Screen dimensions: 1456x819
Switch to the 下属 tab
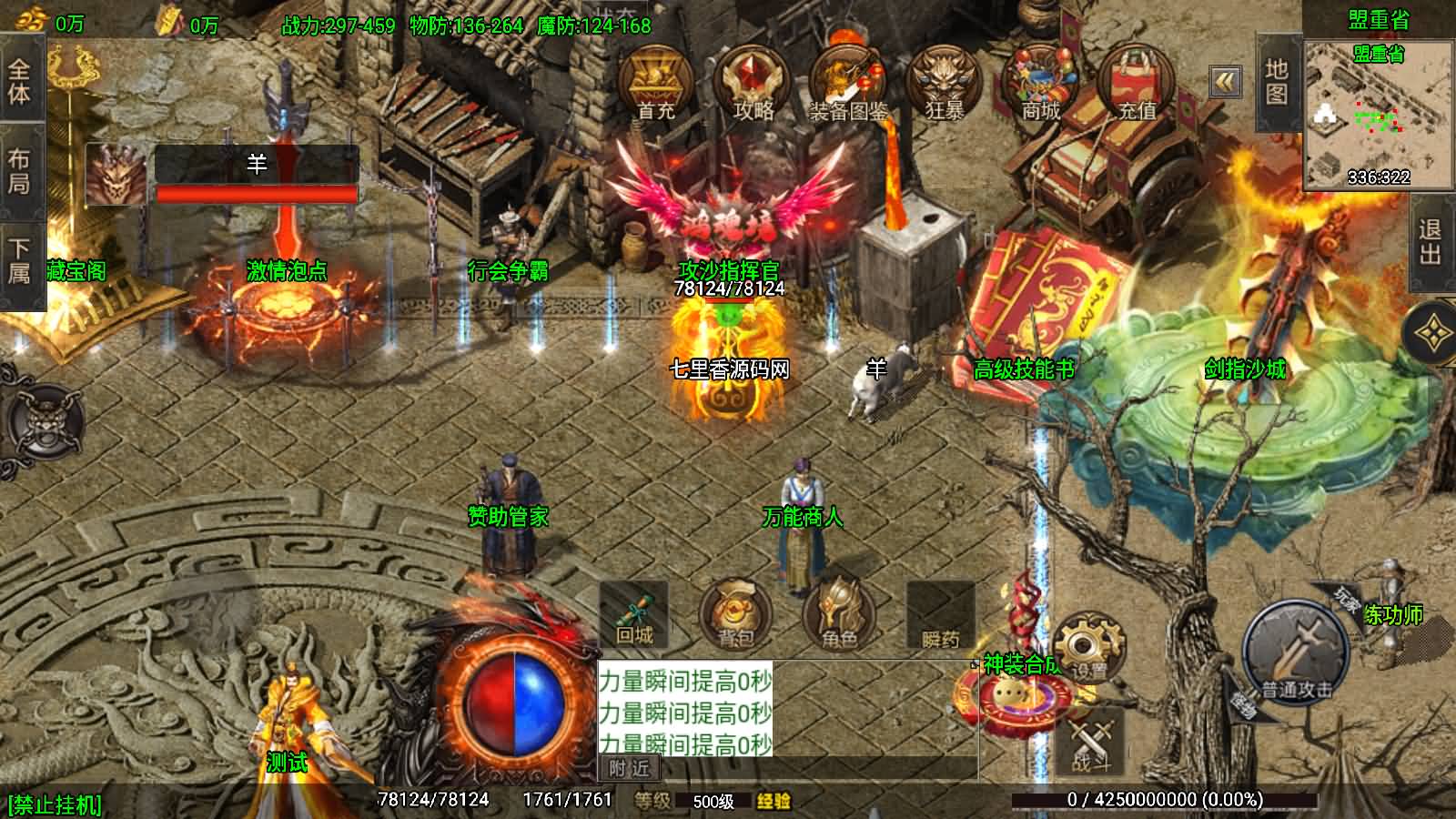(x=20, y=261)
